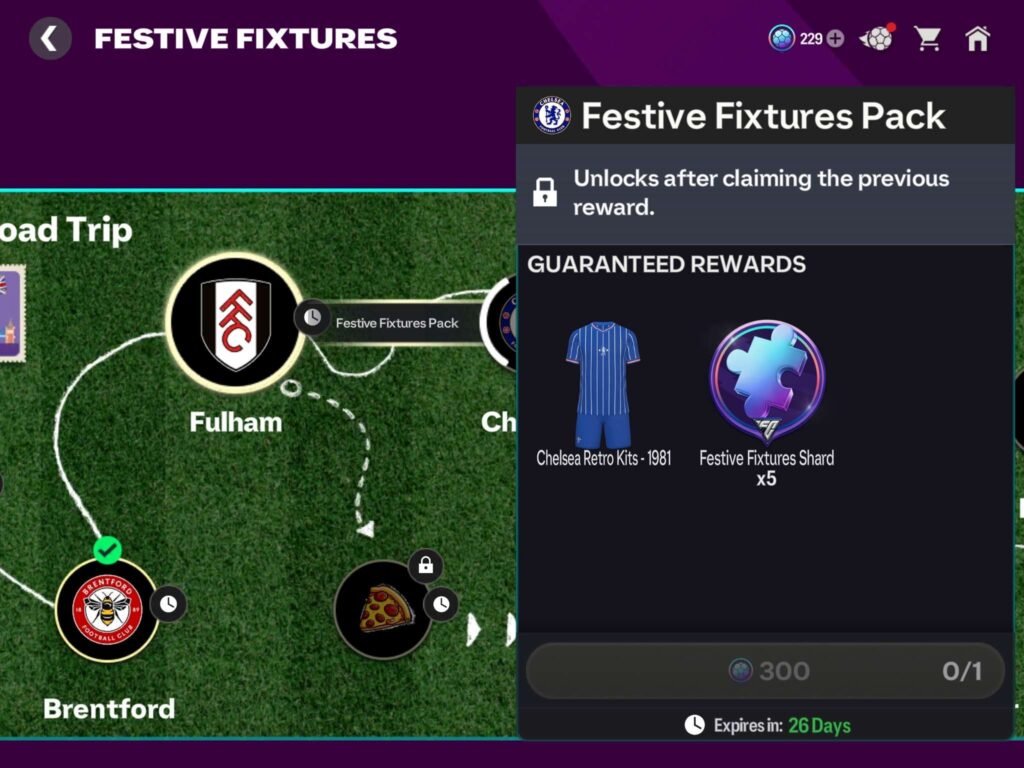Return to the home screen

click(x=977, y=39)
